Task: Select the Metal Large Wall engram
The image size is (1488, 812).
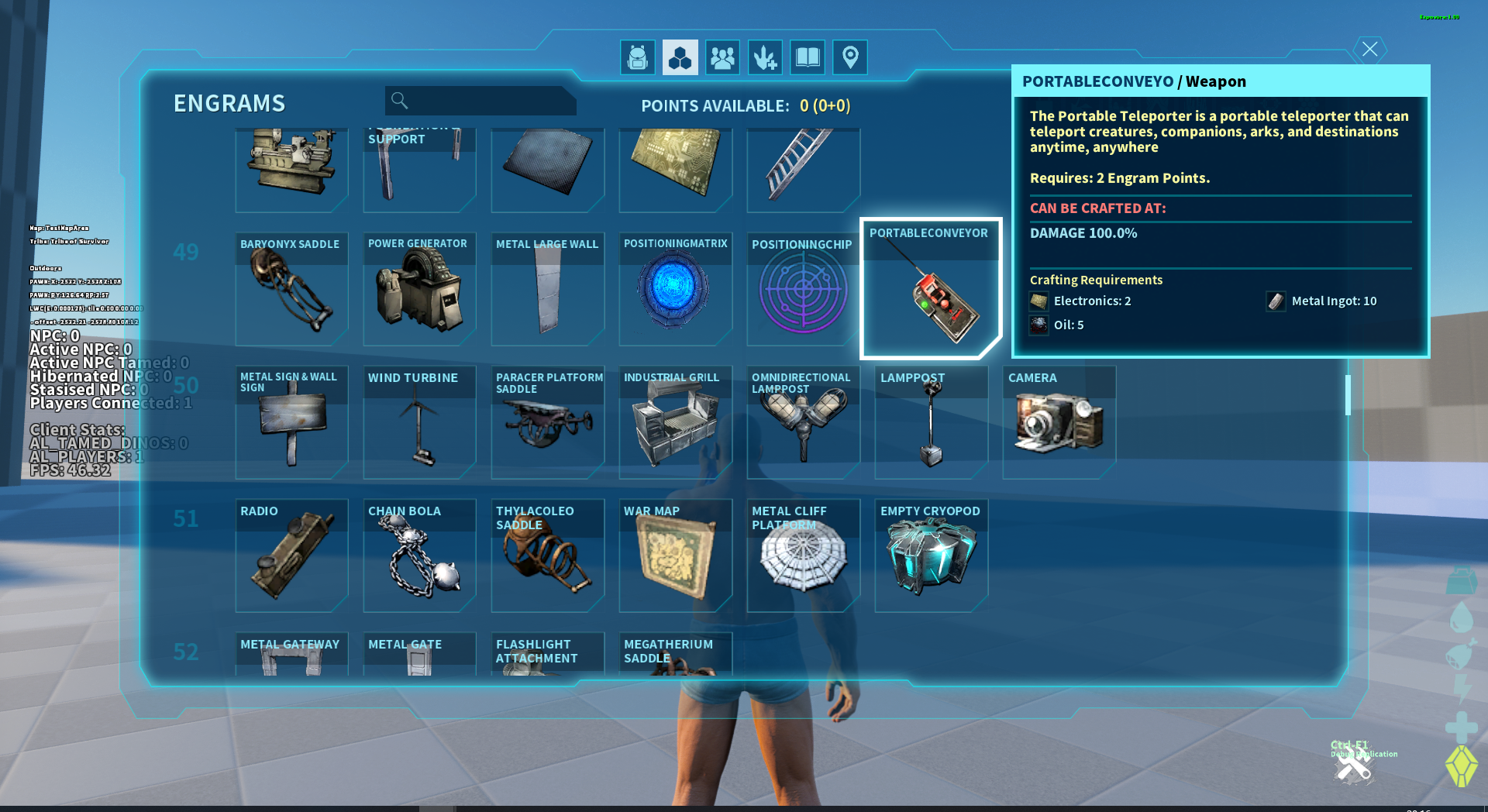Action: pyautogui.click(x=547, y=290)
